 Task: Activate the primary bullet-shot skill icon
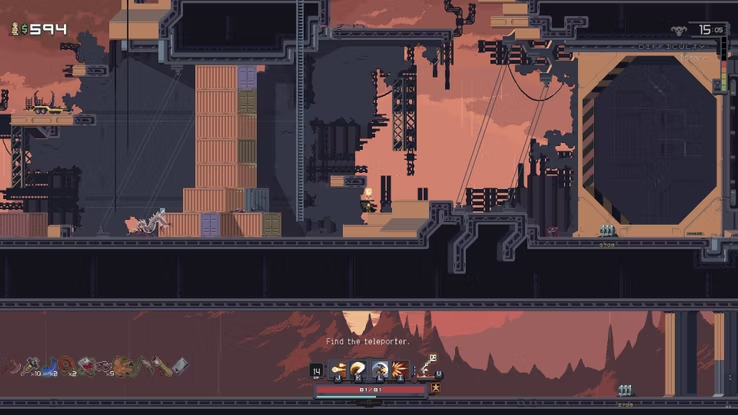(340, 371)
